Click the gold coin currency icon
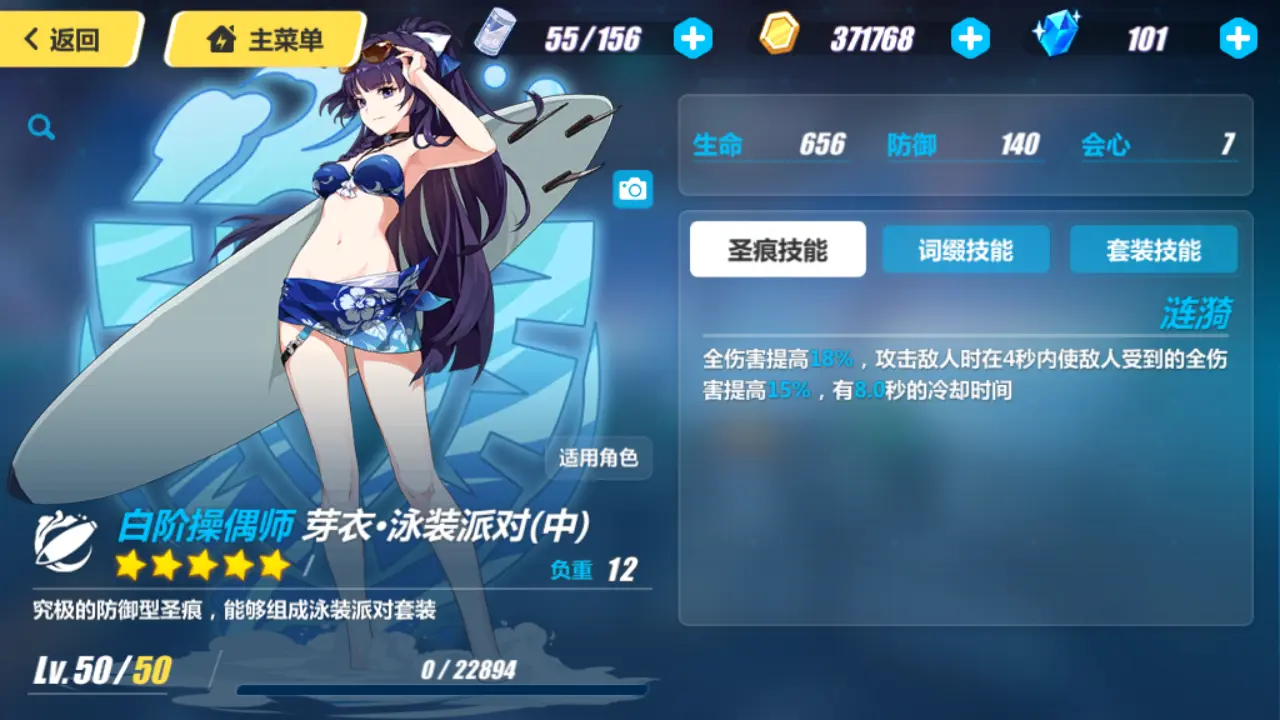This screenshot has height=720, width=1280. click(778, 33)
